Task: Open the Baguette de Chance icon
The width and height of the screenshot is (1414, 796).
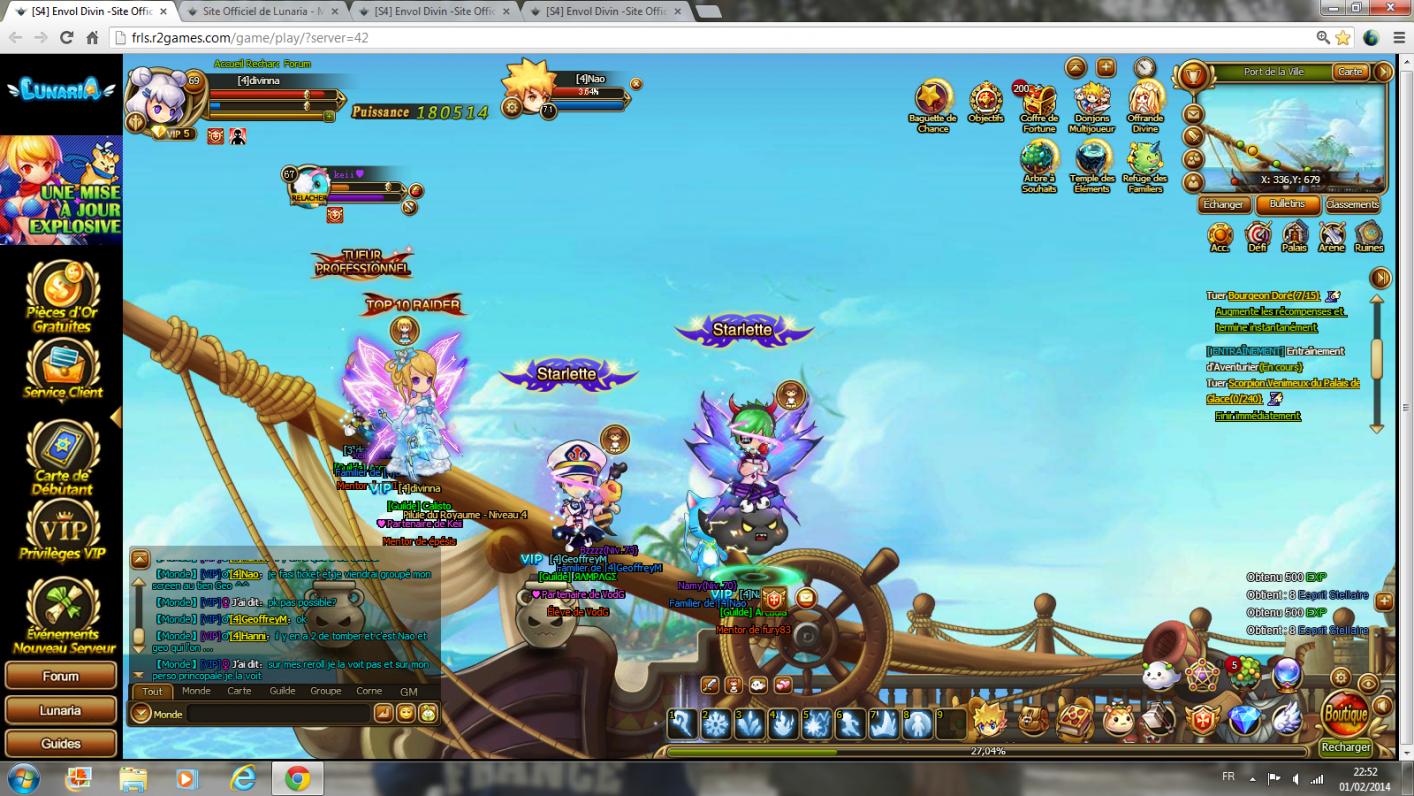Action: [933, 101]
